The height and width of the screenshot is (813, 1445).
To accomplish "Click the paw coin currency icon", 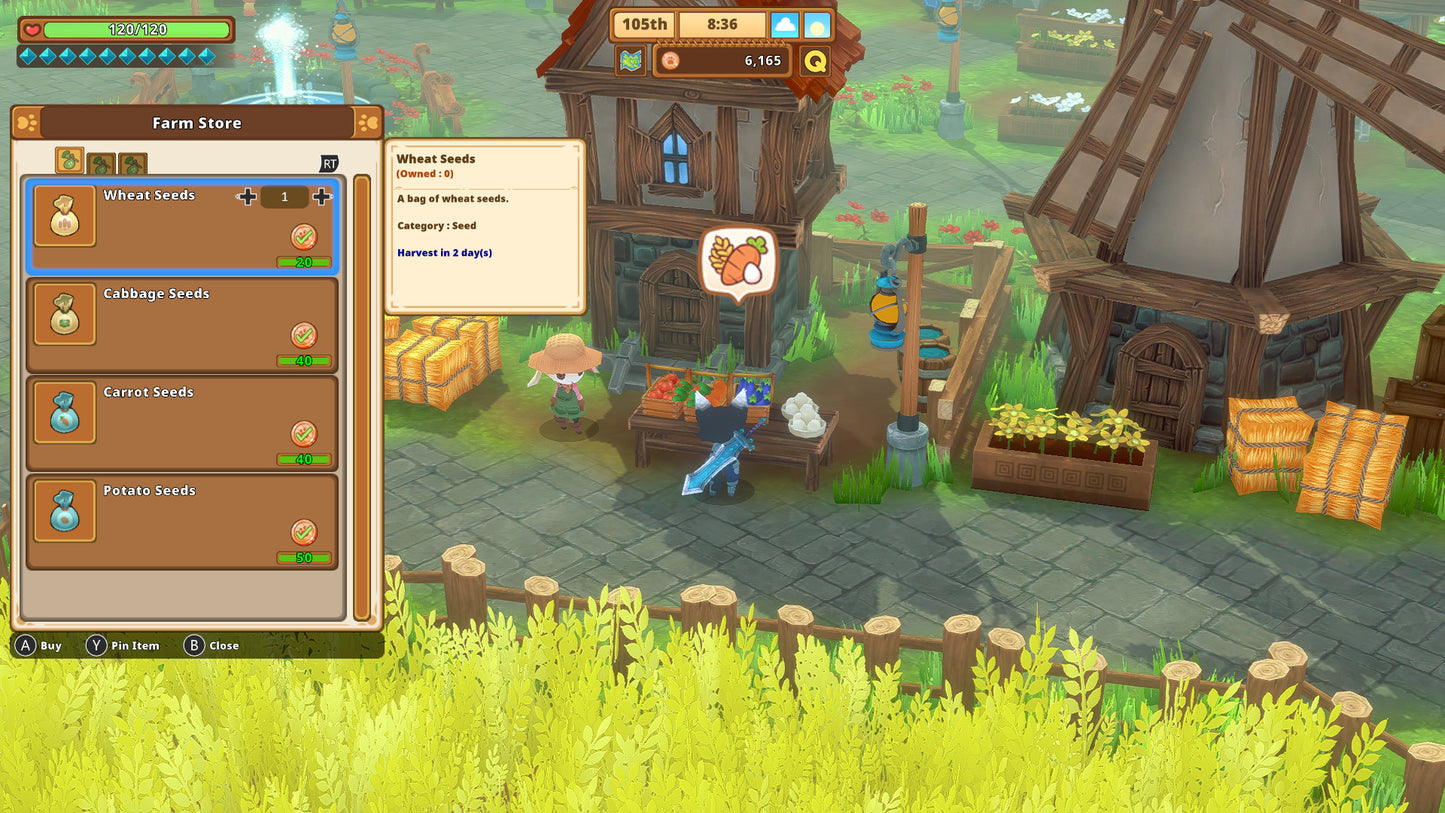I will [668, 61].
